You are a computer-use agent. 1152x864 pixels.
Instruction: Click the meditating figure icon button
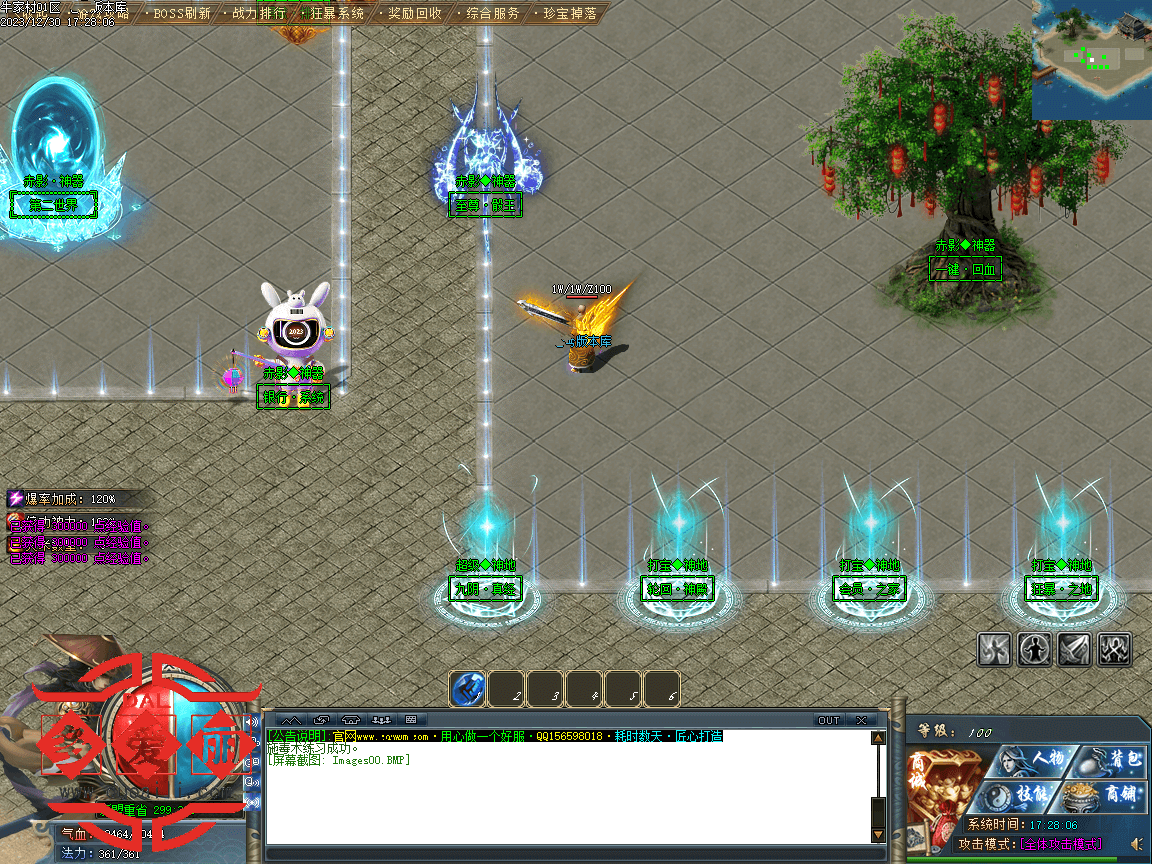[x=1034, y=649]
